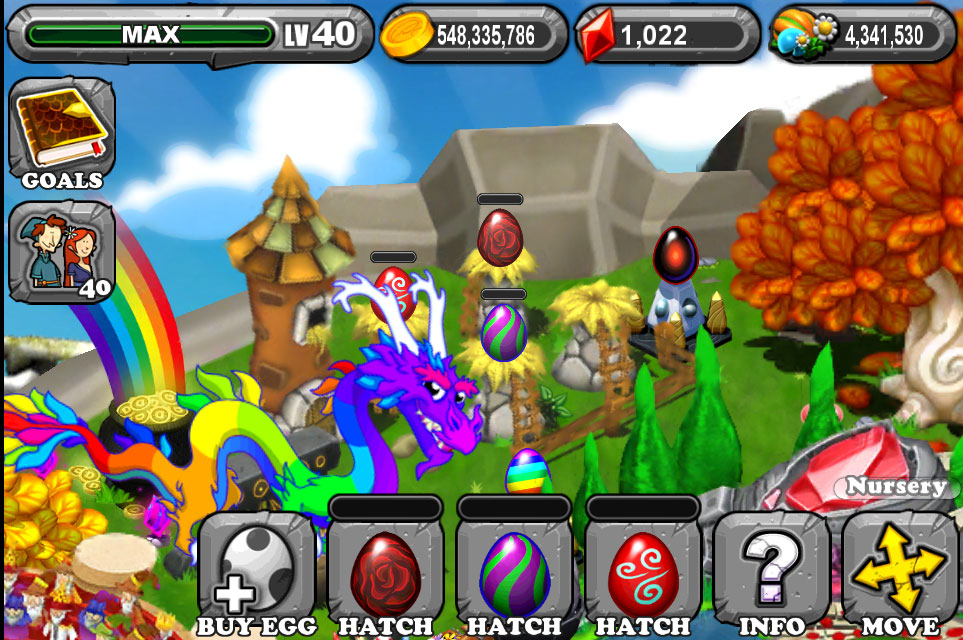963x640 pixels.
Task: Open the Goals book
Action: coord(62,133)
